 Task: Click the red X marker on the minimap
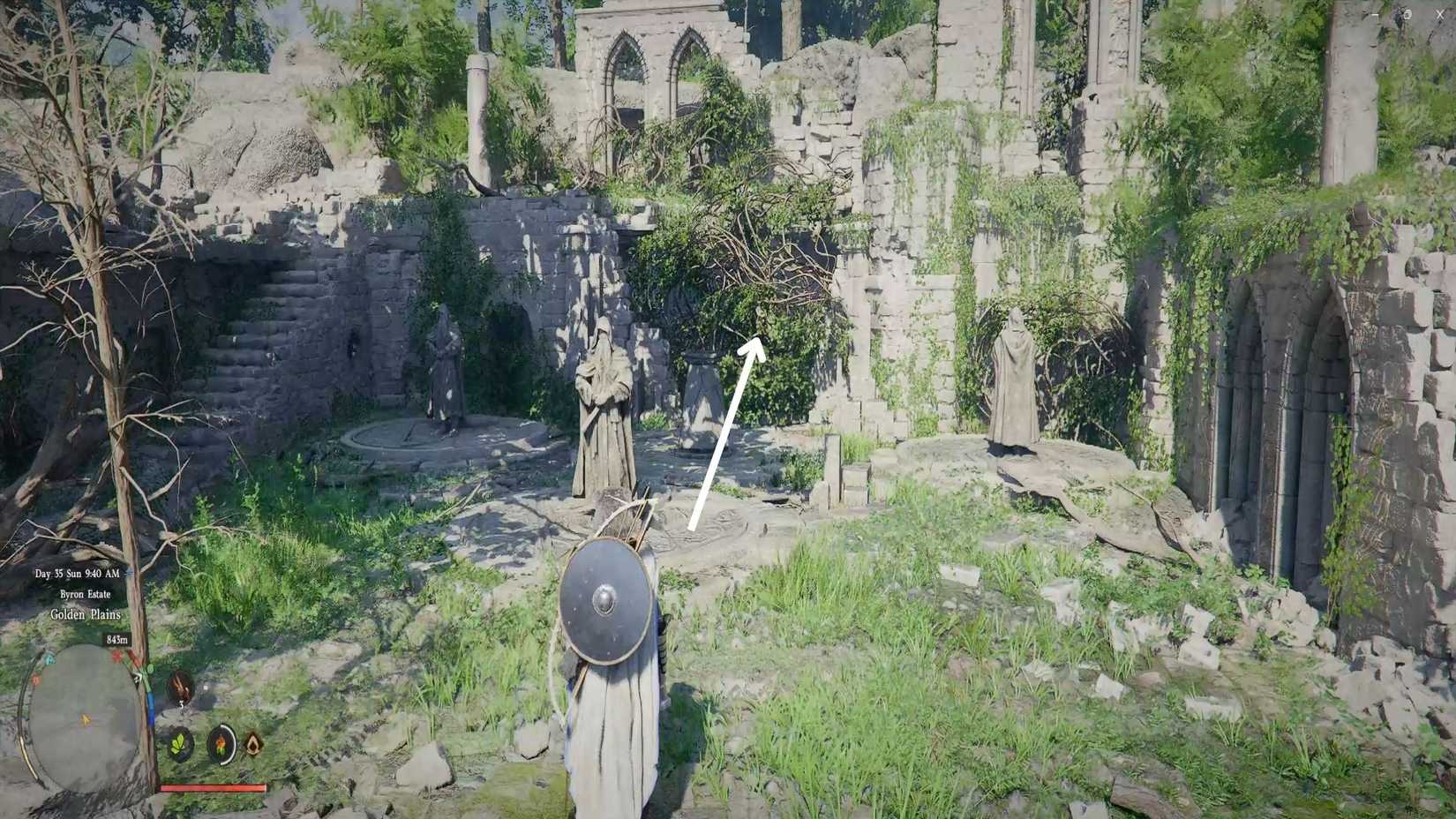click(x=116, y=657)
